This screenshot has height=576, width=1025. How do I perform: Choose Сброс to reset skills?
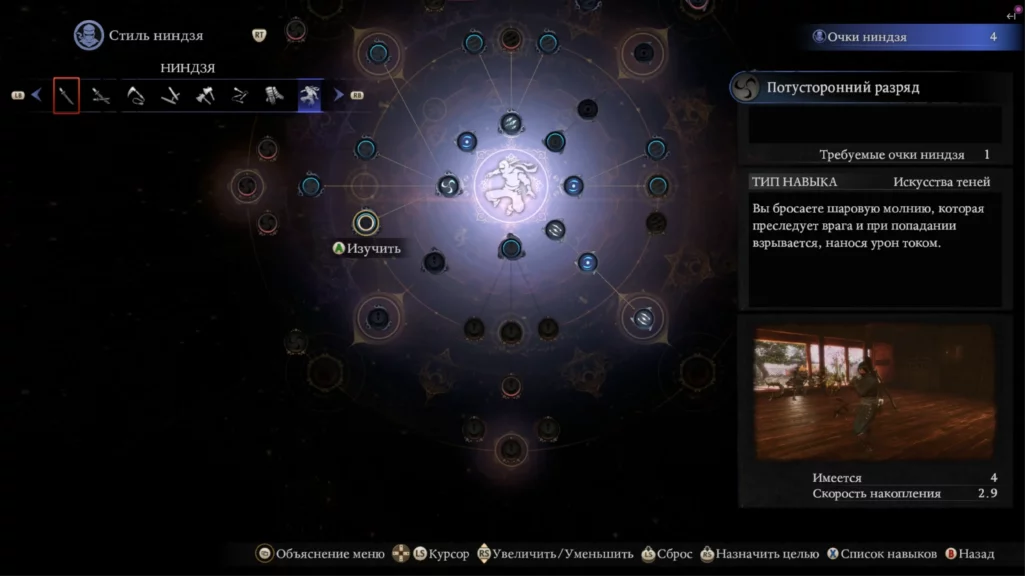667,554
